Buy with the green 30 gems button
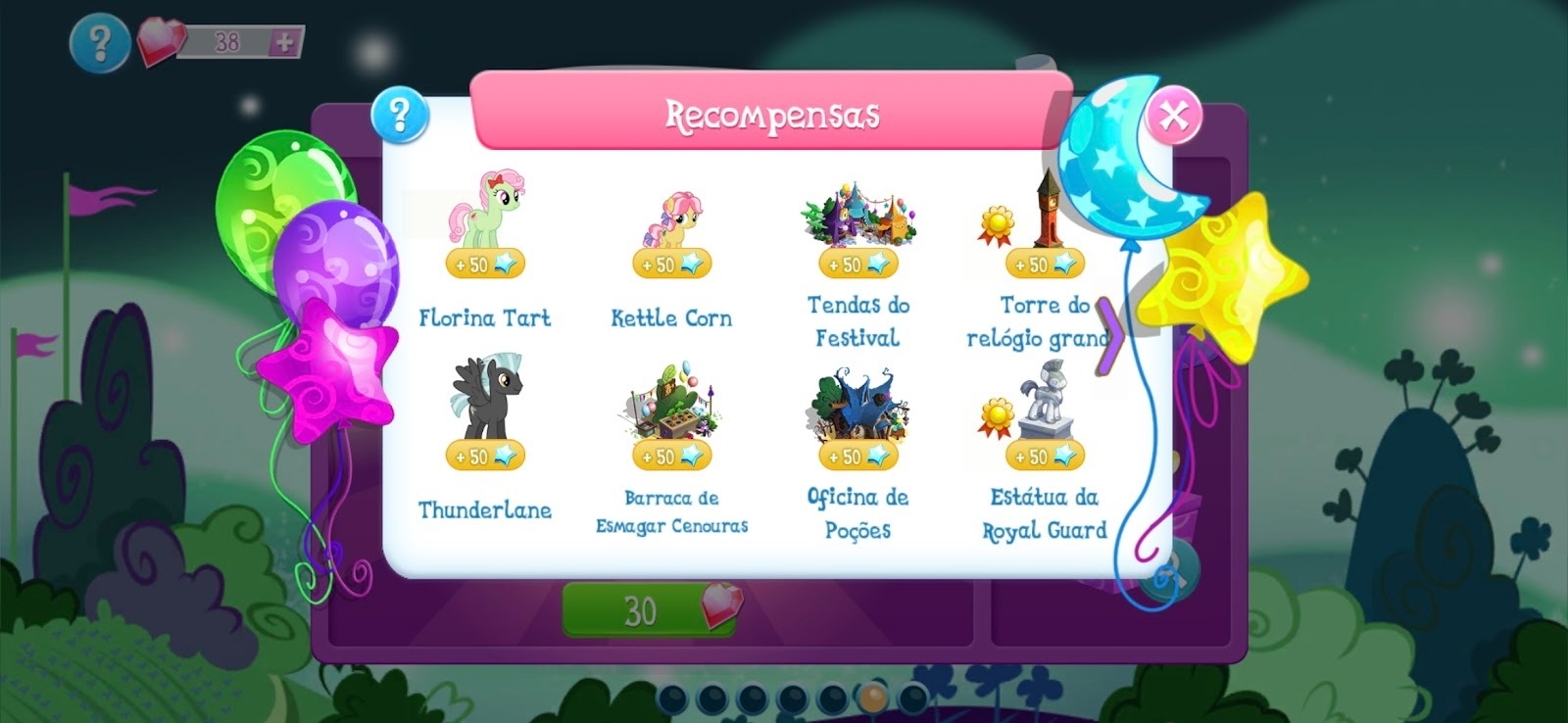The image size is (1568, 723). click(x=649, y=610)
